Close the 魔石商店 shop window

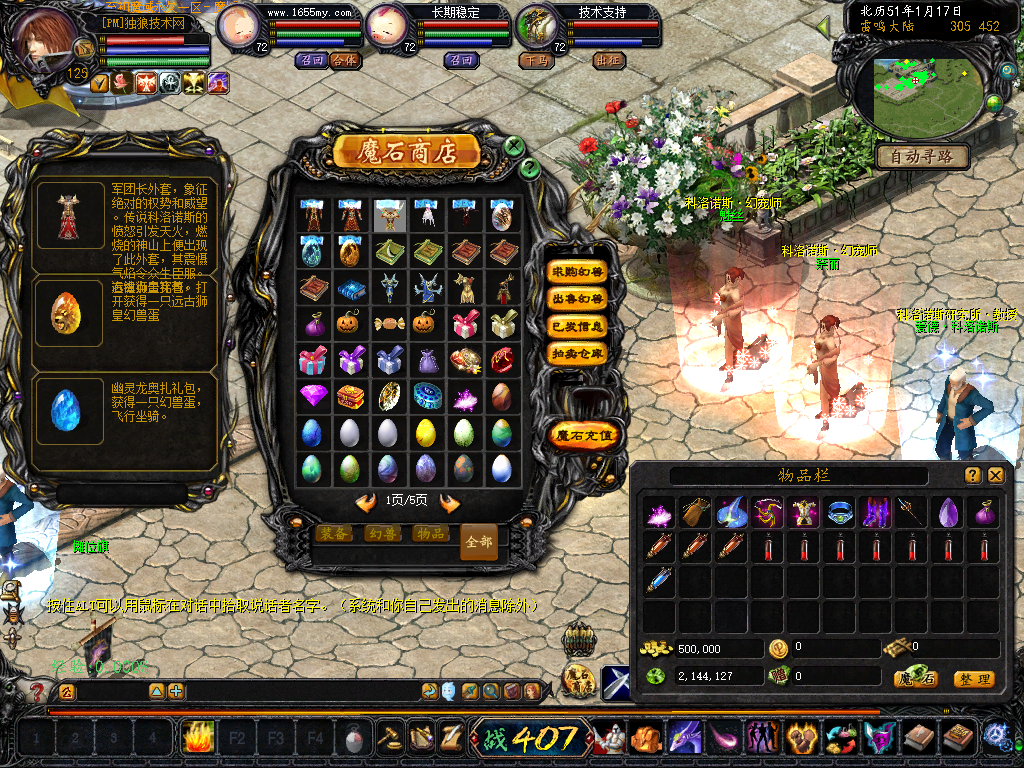(514, 146)
